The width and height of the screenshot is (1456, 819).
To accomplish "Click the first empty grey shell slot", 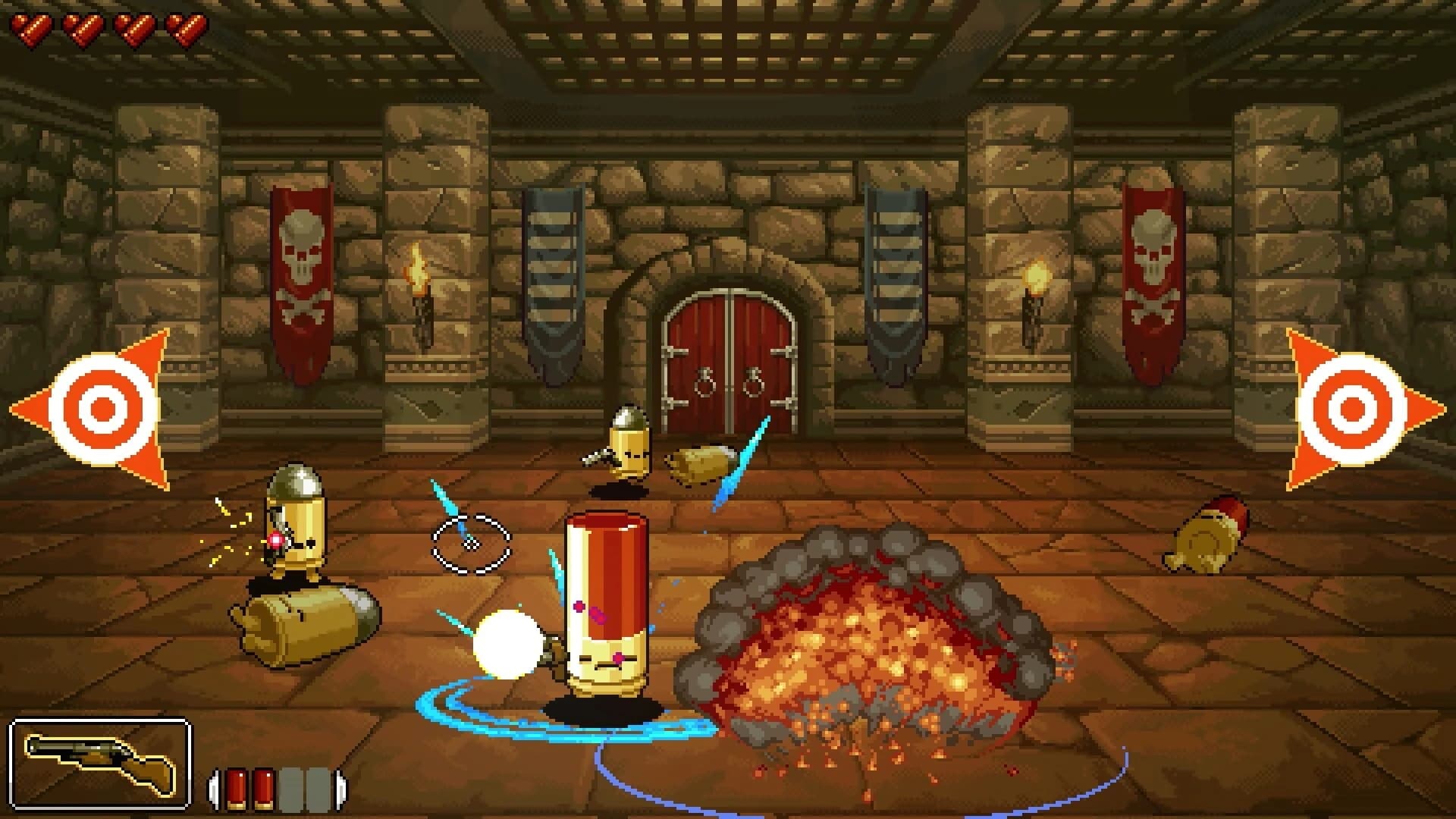I will pyautogui.click(x=292, y=786).
